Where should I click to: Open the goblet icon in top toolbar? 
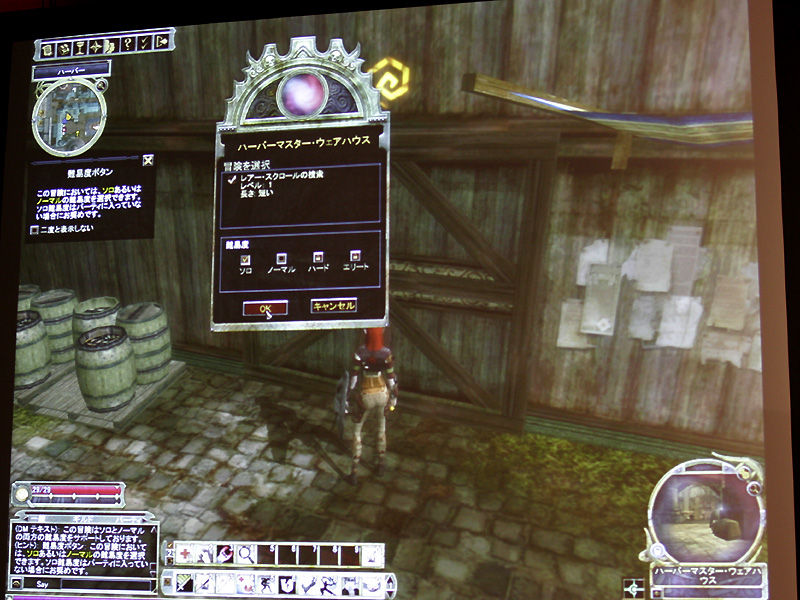77,47
